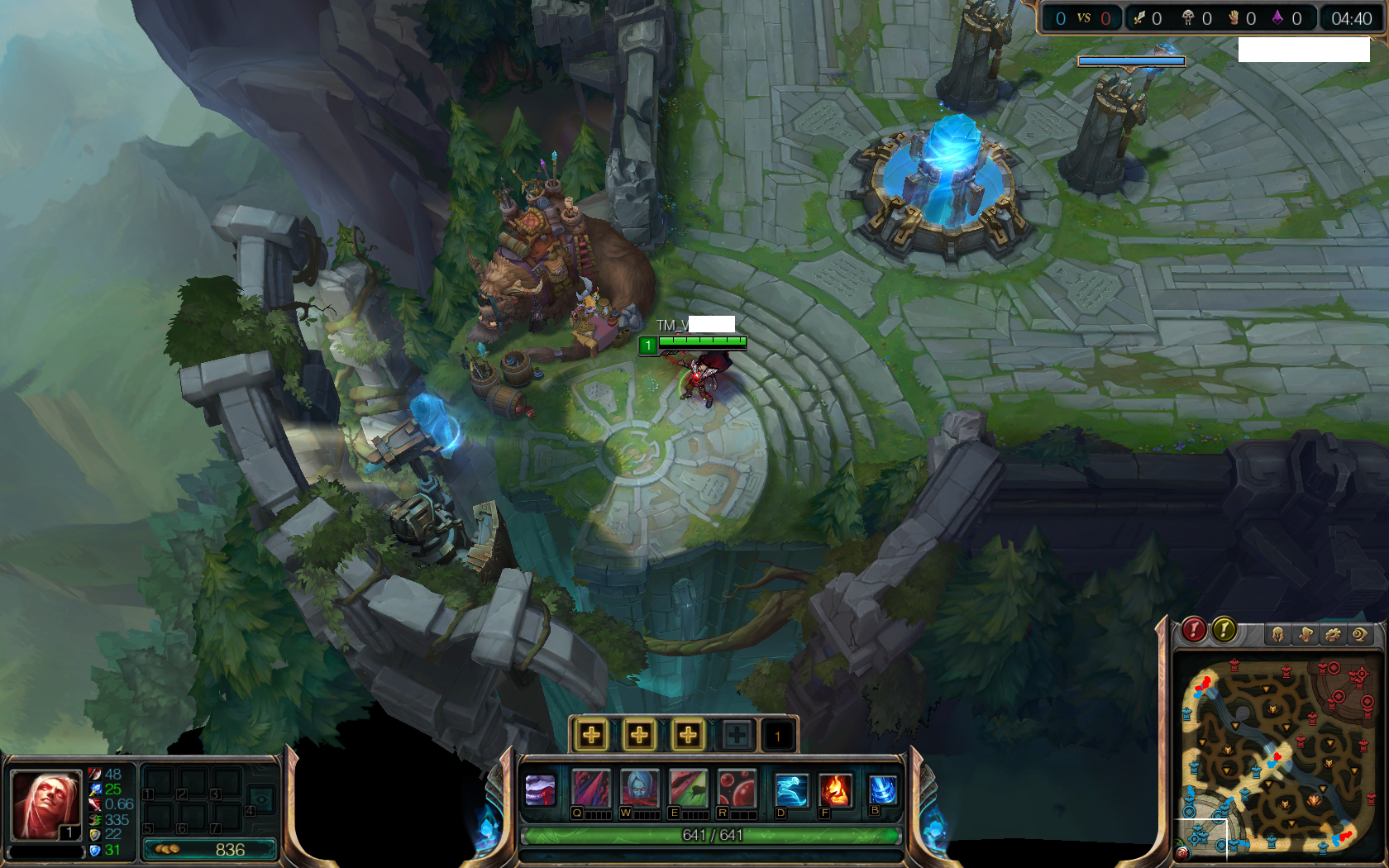Cast the Q red spike ability
Screen dimensions: 1389x868
click(x=590, y=788)
